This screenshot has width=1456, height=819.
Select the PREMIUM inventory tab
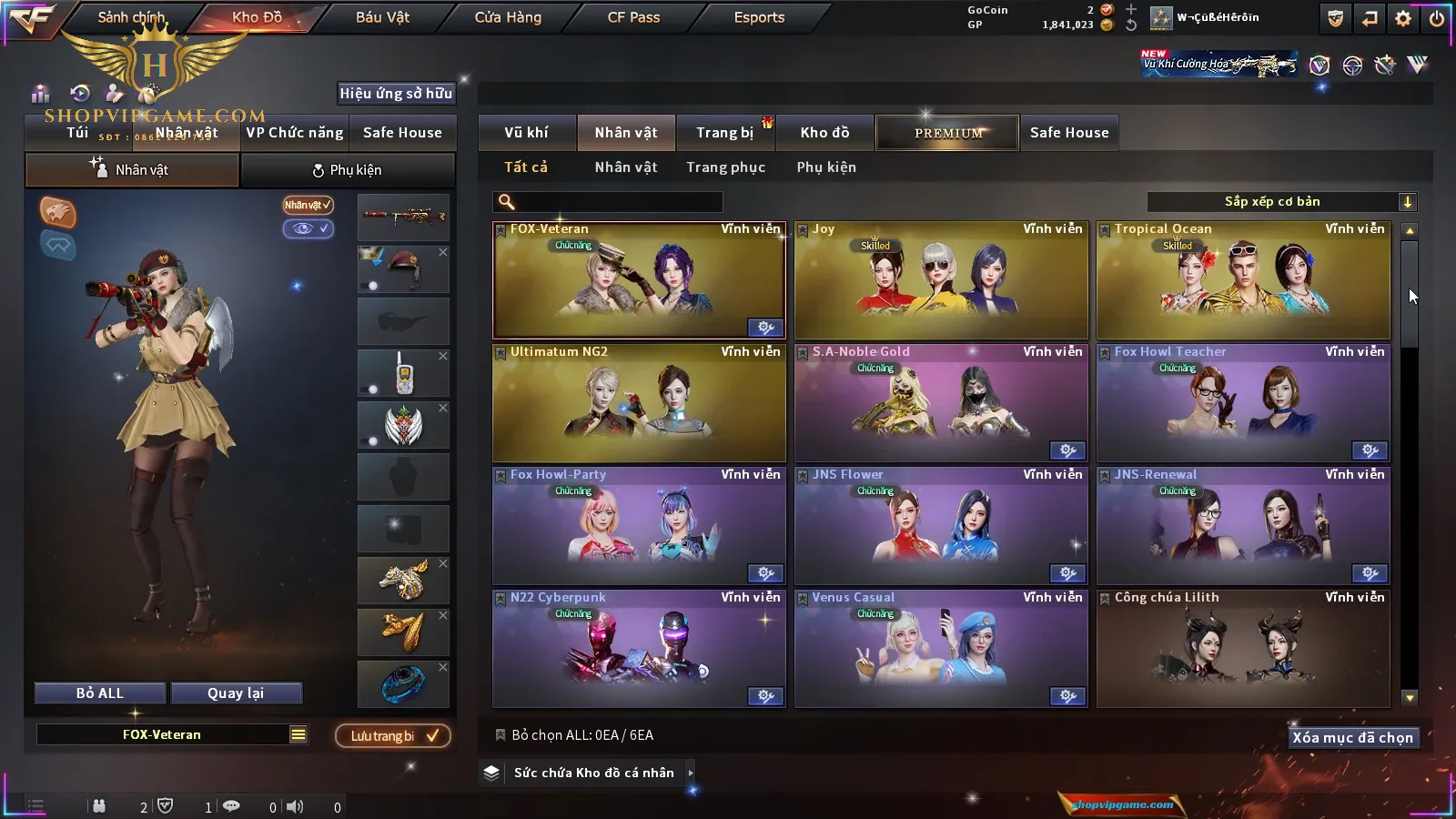(x=947, y=133)
